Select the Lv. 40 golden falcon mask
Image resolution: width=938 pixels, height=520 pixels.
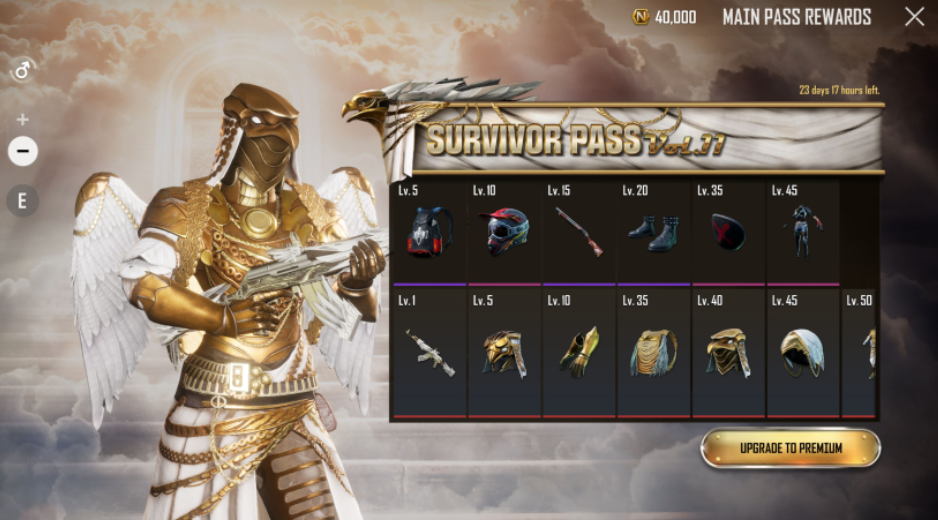pos(729,353)
